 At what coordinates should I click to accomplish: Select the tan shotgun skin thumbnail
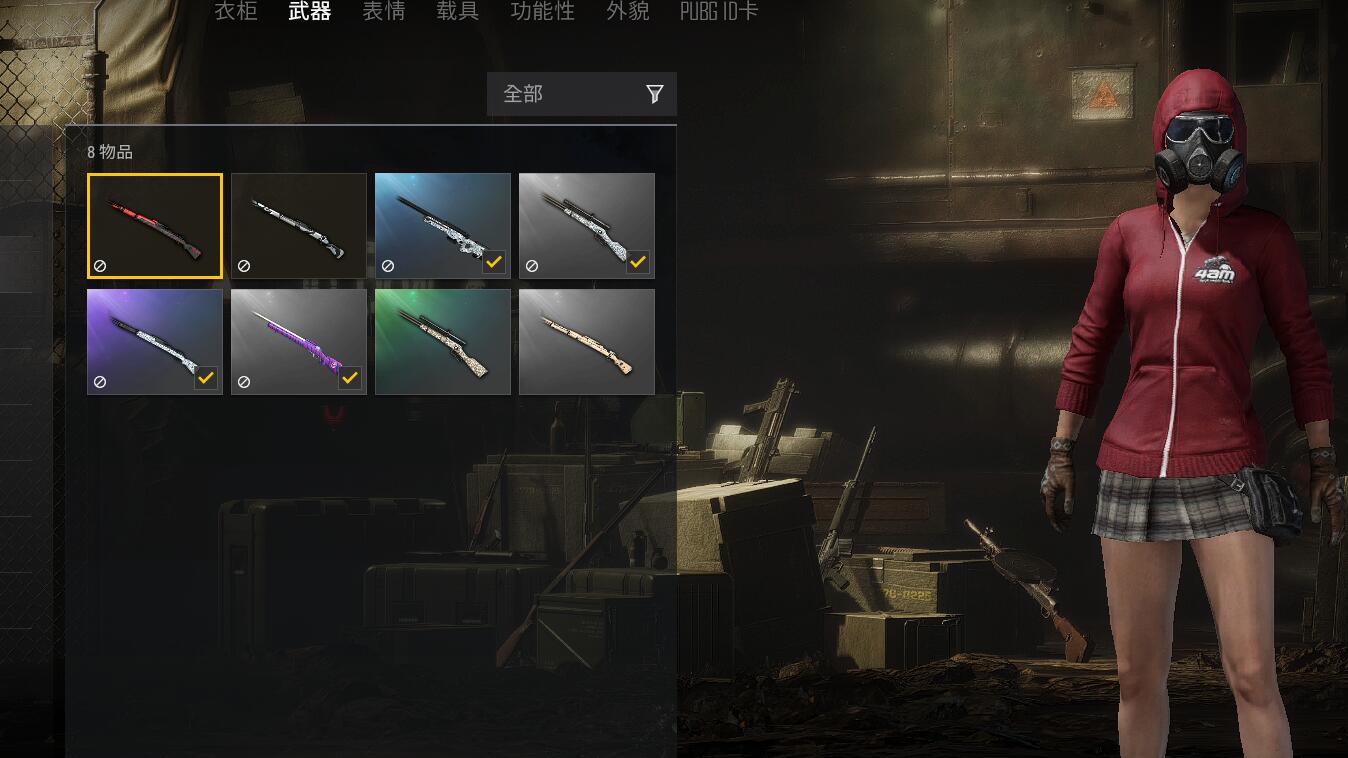pos(587,341)
